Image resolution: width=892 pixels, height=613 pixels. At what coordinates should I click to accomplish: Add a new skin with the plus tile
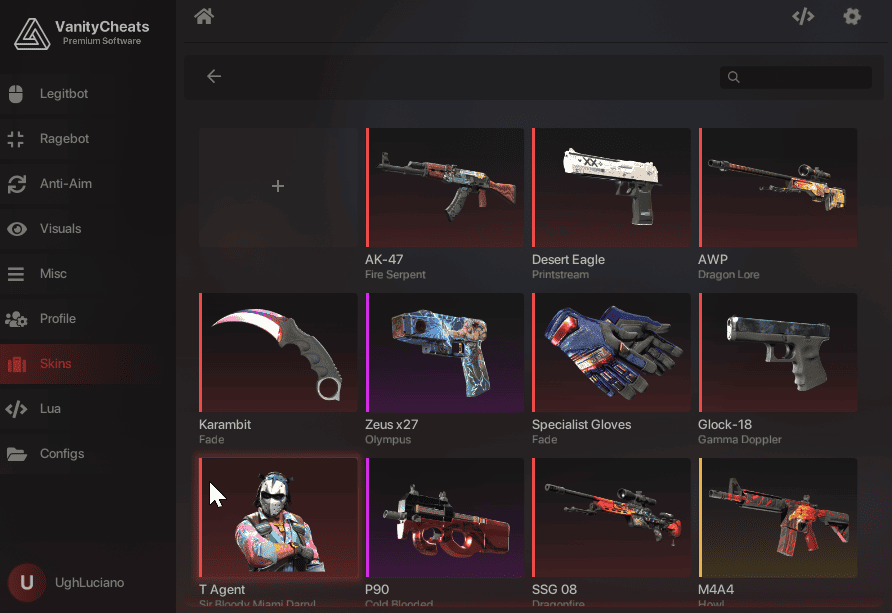tap(278, 186)
